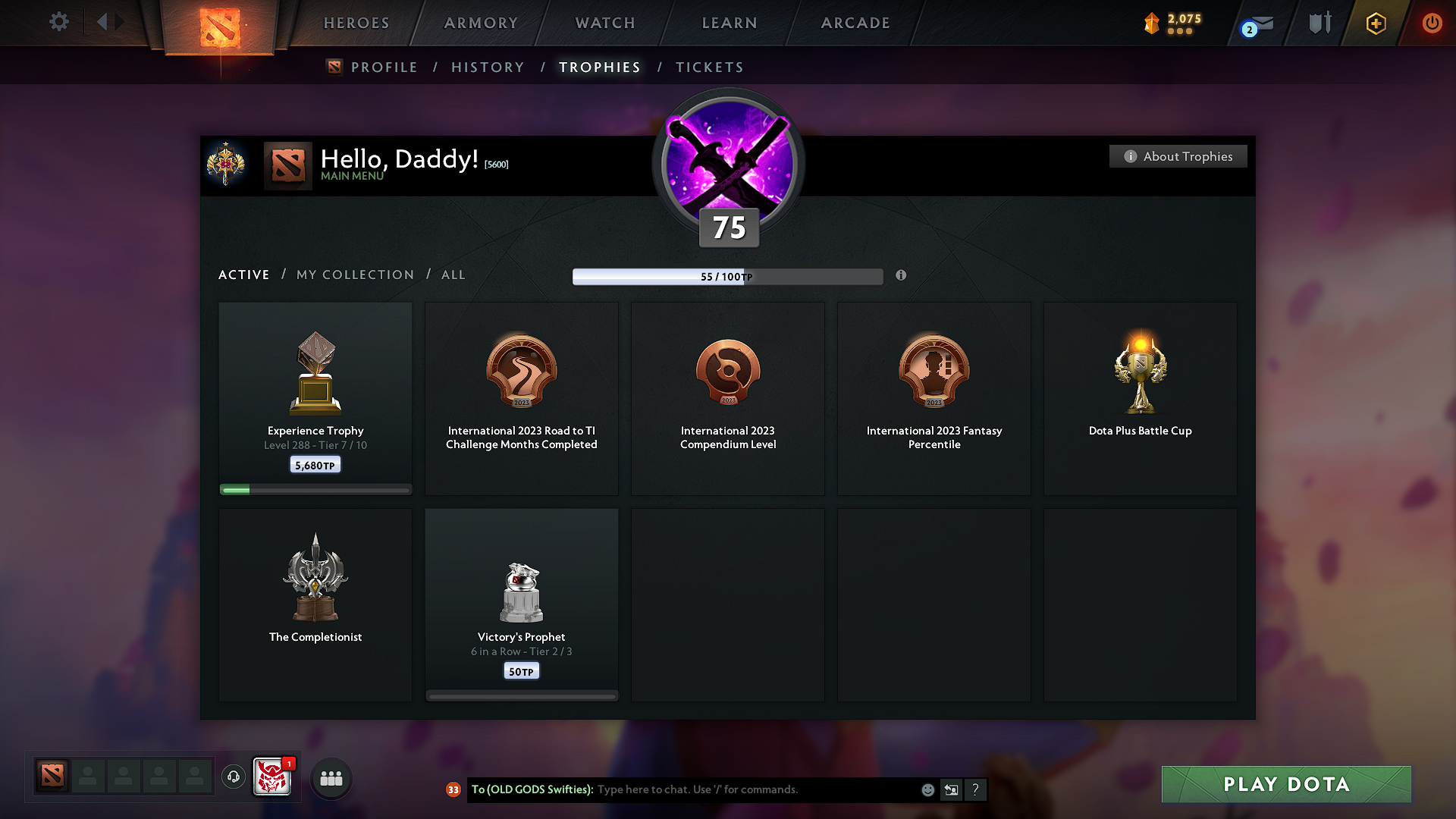
Task: Click the PLAY DOTA button
Action: pyautogui.click(x=1285, y=784)
